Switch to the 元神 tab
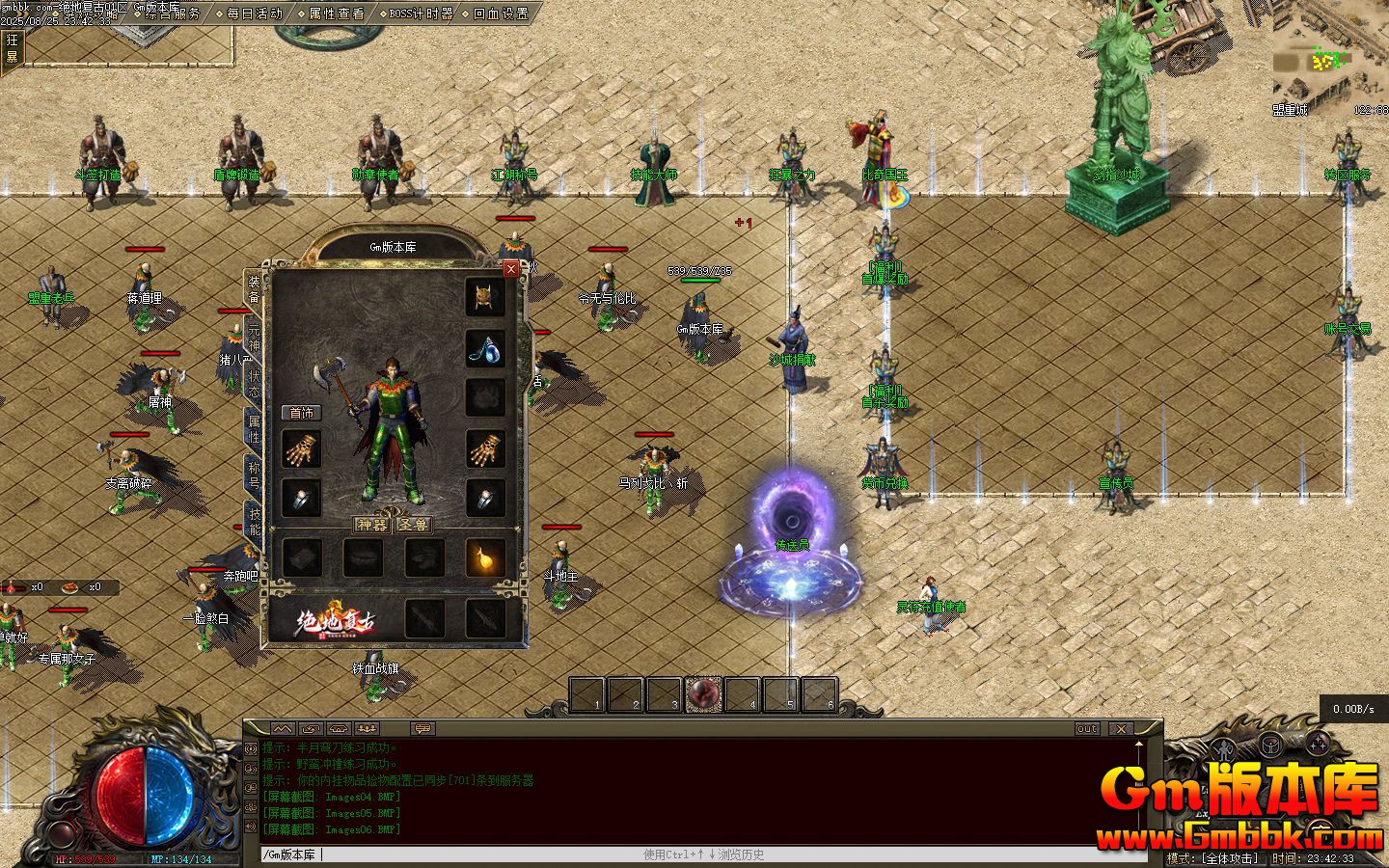 click(254, 333)
